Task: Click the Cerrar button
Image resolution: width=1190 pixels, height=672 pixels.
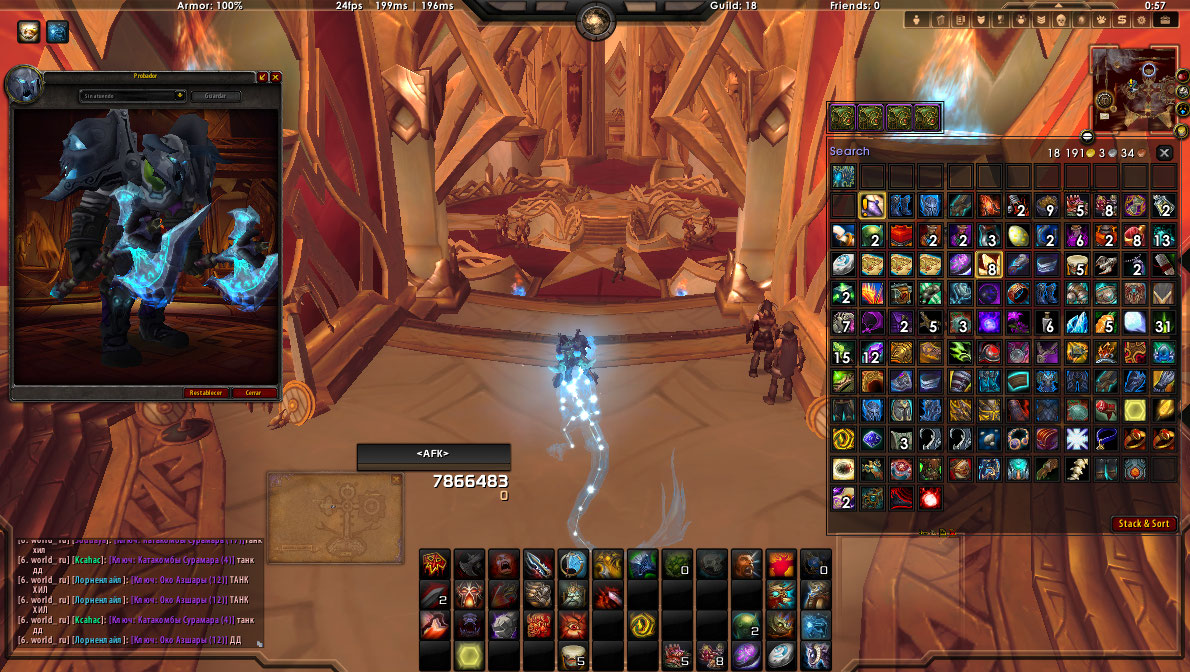Action: tap(255, 393)
